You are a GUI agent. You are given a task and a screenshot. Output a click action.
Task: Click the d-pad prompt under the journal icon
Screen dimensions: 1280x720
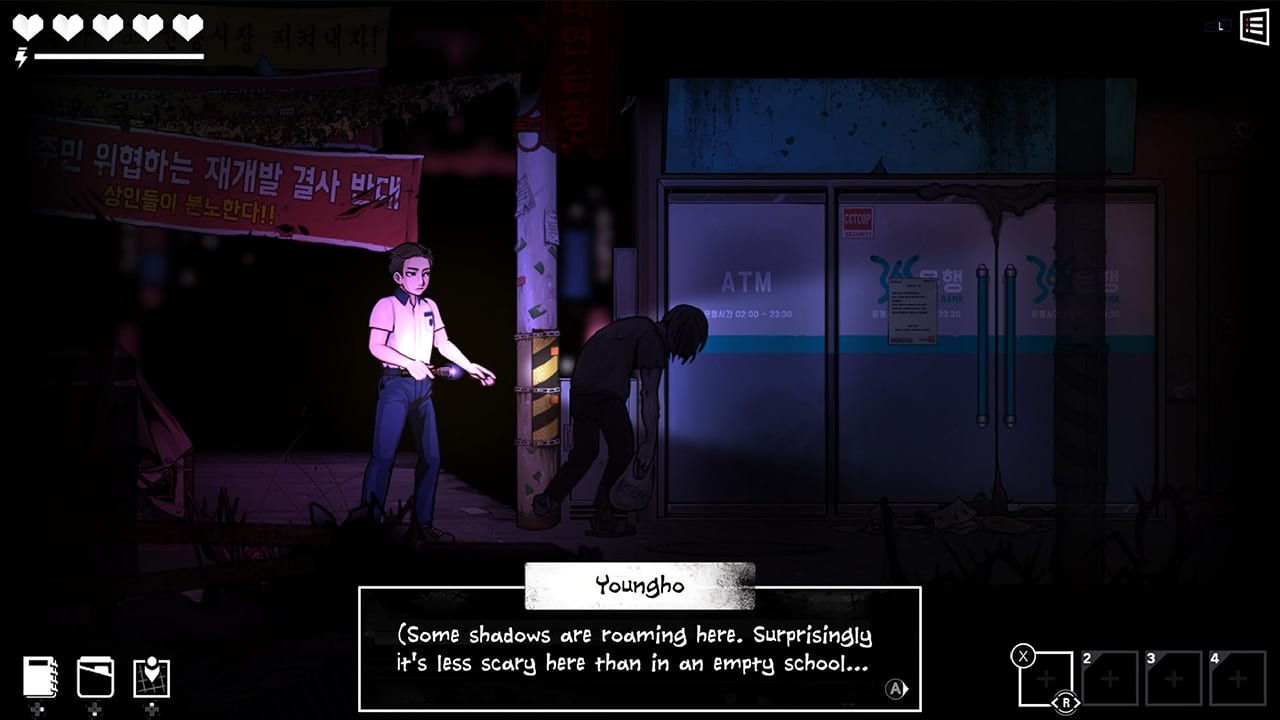[x=38, y=710]
